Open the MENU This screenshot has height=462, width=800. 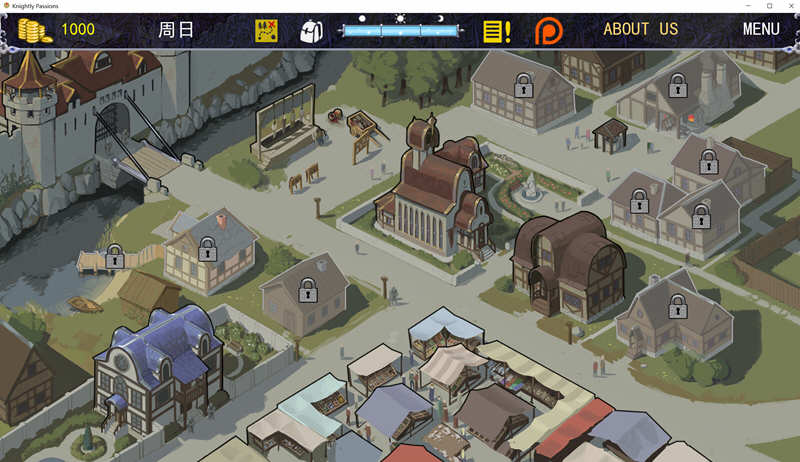[761, 29]
